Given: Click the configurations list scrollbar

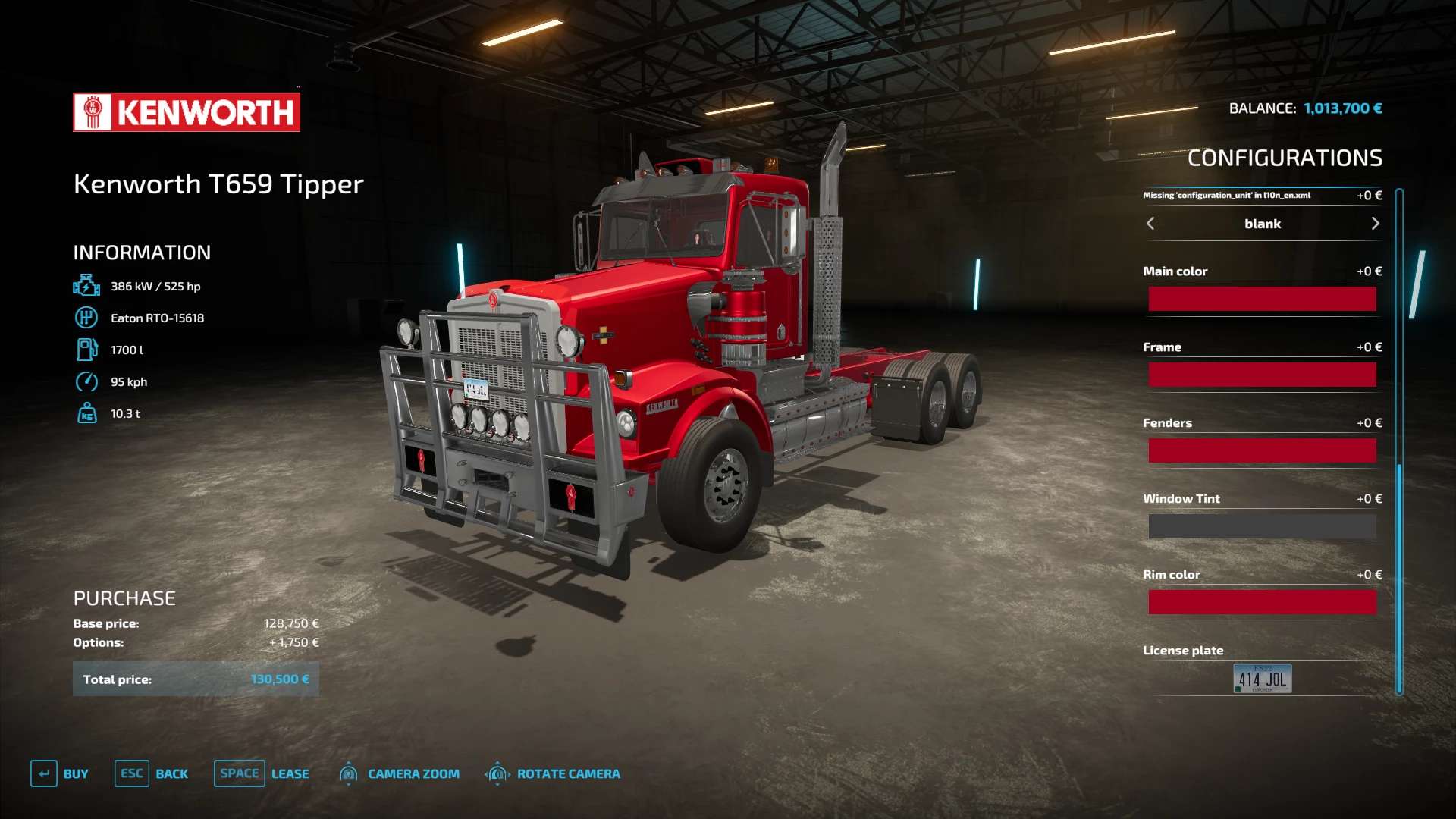Looking at the screenshot, I should point(1399,440).
